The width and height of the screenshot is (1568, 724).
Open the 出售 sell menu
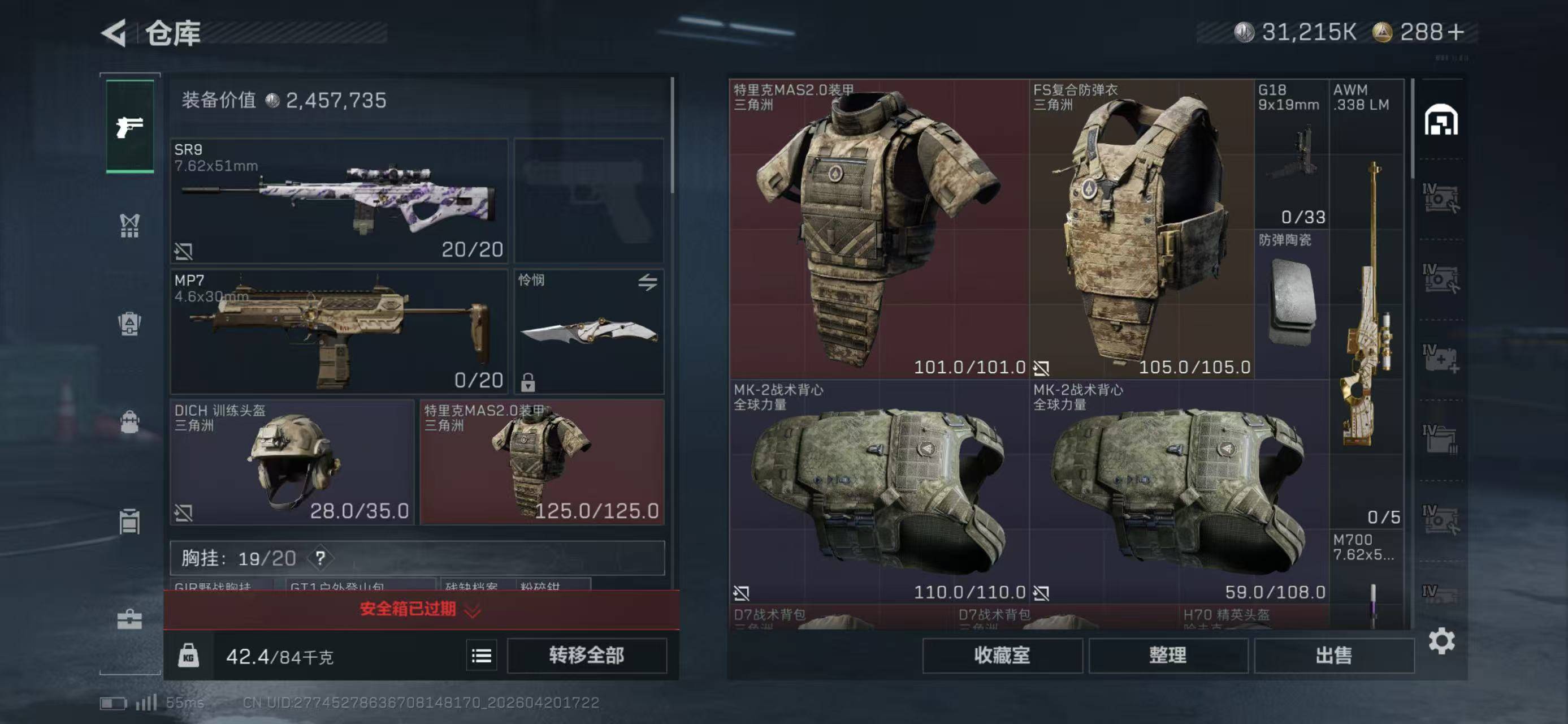[x=1333, y=655]
